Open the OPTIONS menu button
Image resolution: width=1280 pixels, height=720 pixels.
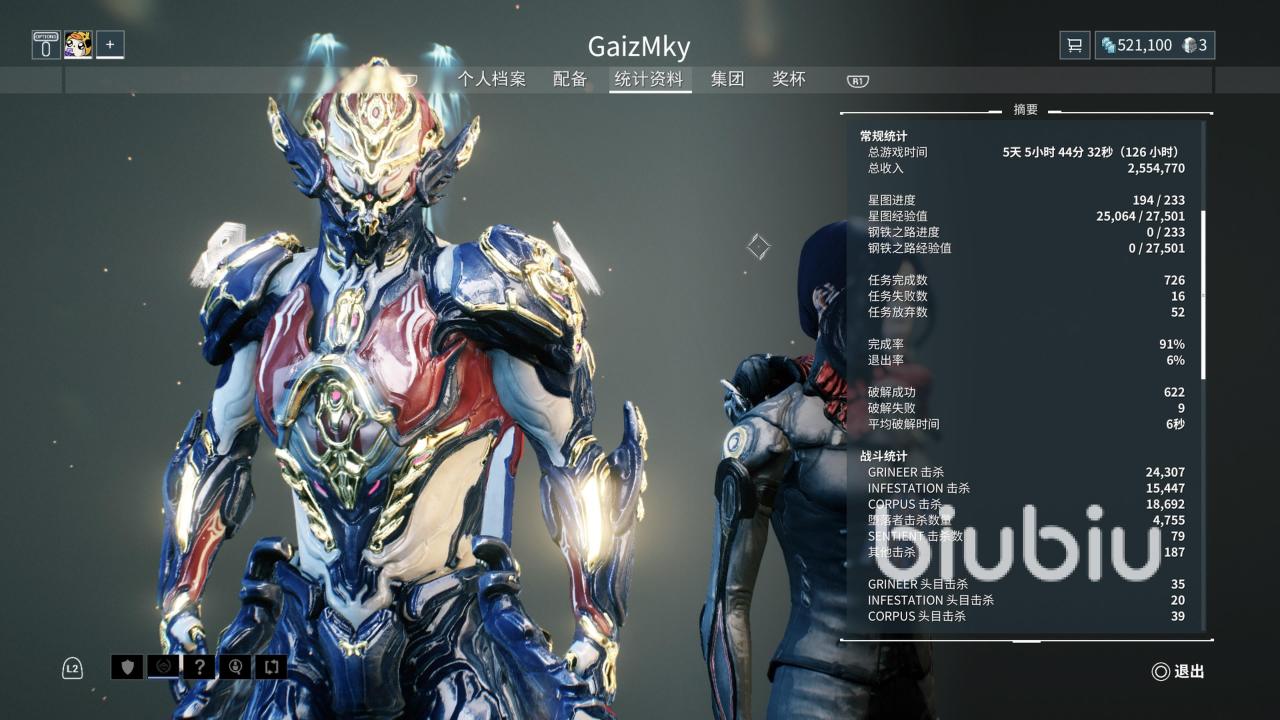click(x=46, y=45)
